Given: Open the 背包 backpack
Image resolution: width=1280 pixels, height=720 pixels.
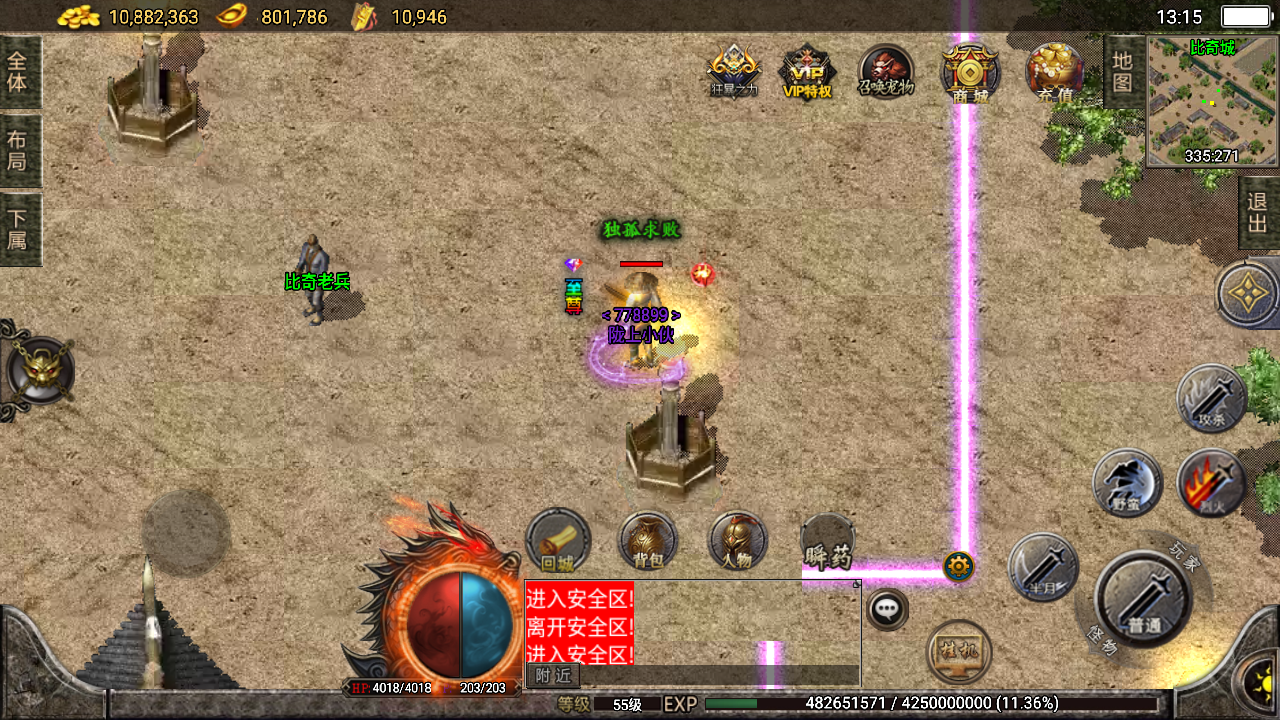Looking at the screenshot, I should click(x=648, y=542).
